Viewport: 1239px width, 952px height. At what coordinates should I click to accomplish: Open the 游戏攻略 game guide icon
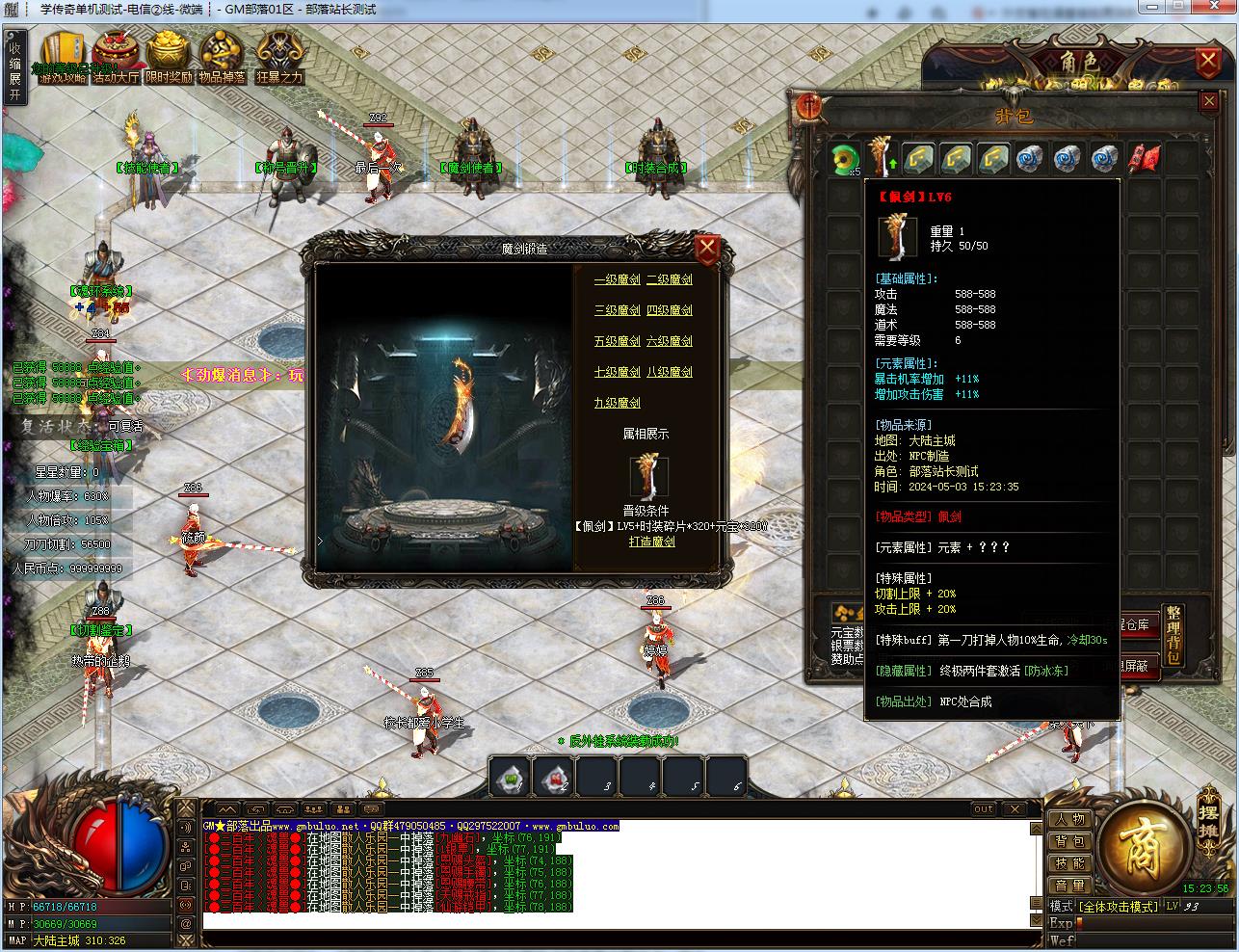coord(63,60)
